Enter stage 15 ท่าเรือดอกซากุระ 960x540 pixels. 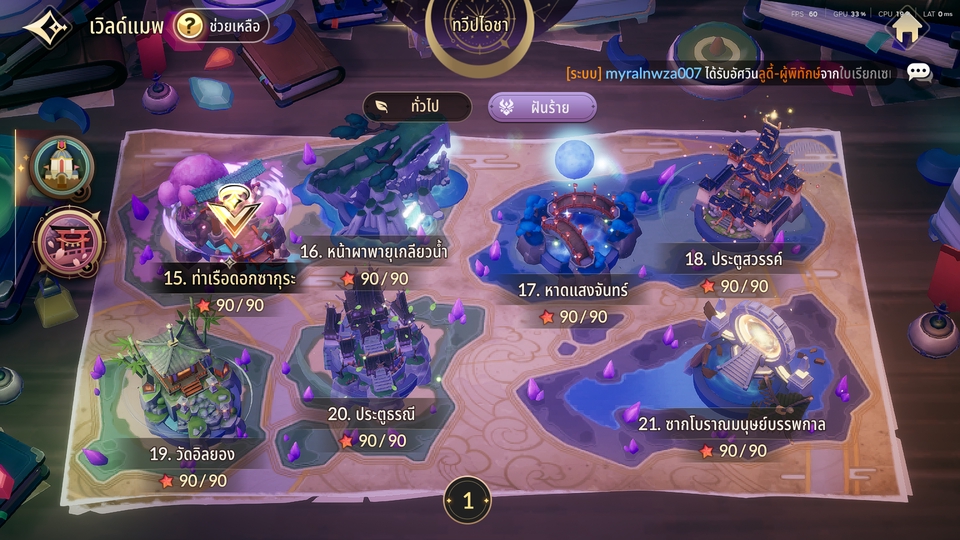pyautogui.click(x=230, y=215)
